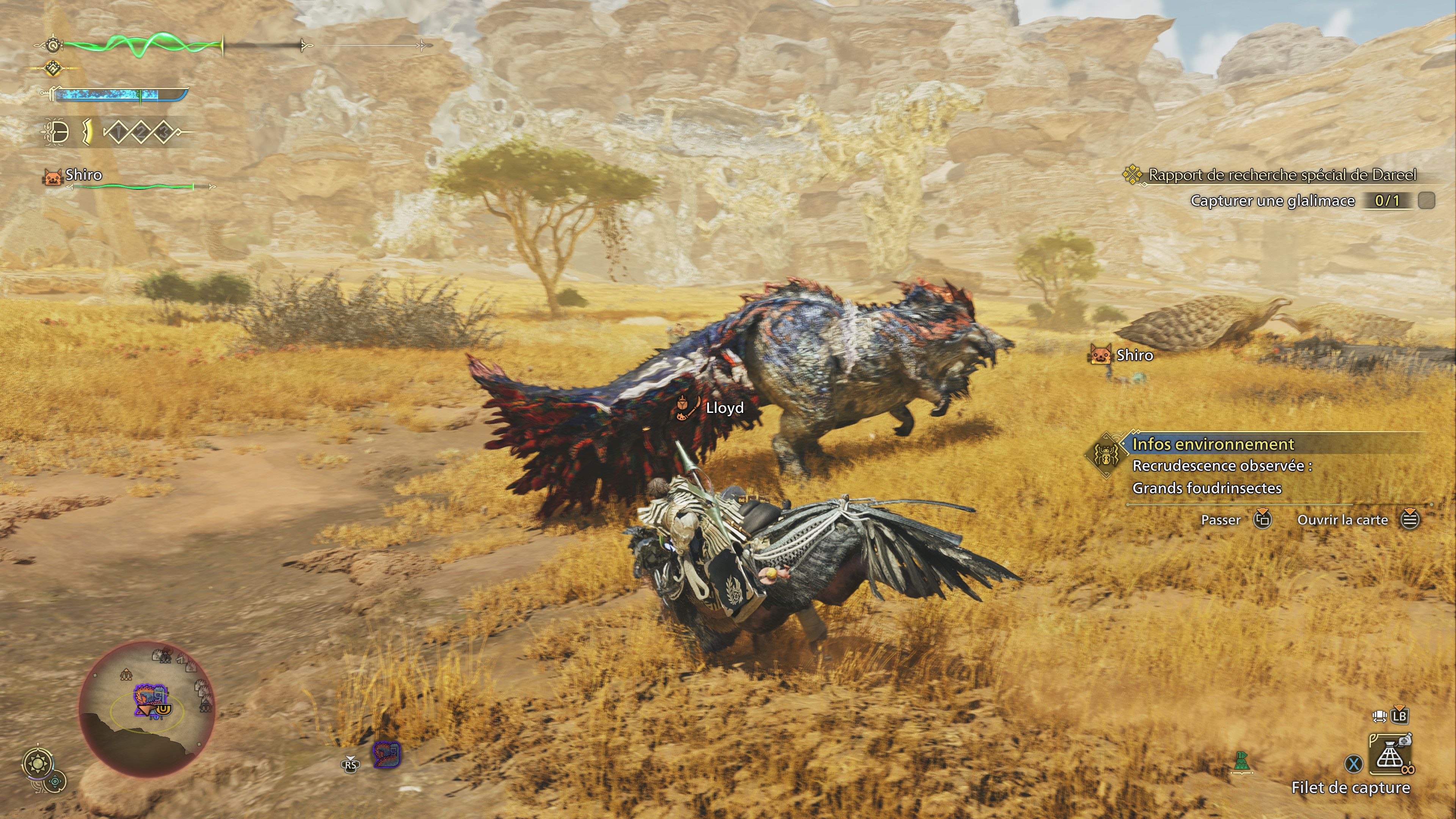Click Passer to skip
The image size is (1456, 819).
(1221, 520)
